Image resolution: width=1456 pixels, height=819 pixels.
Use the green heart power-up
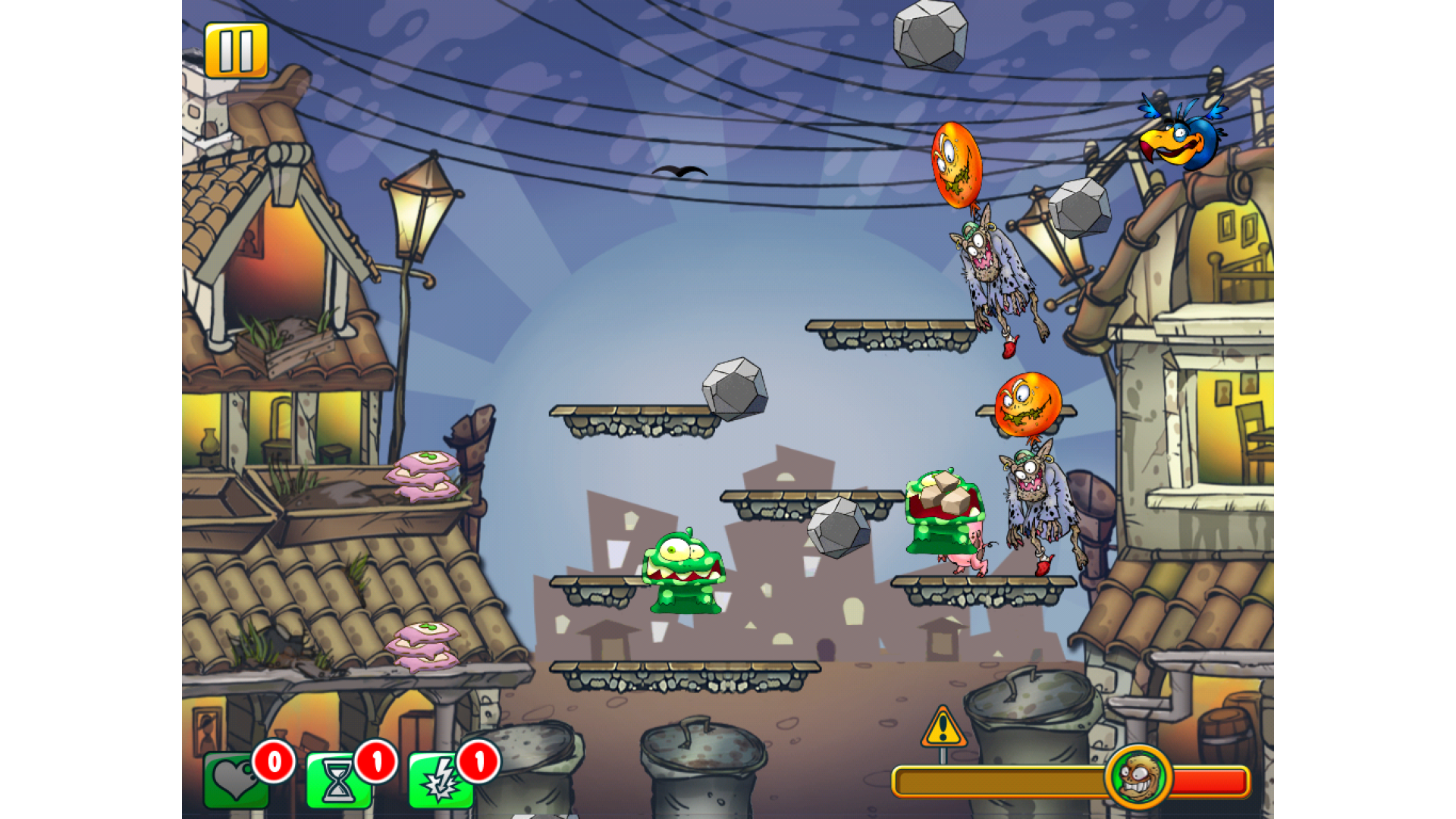pyautogui.click(x=236, y=780)
